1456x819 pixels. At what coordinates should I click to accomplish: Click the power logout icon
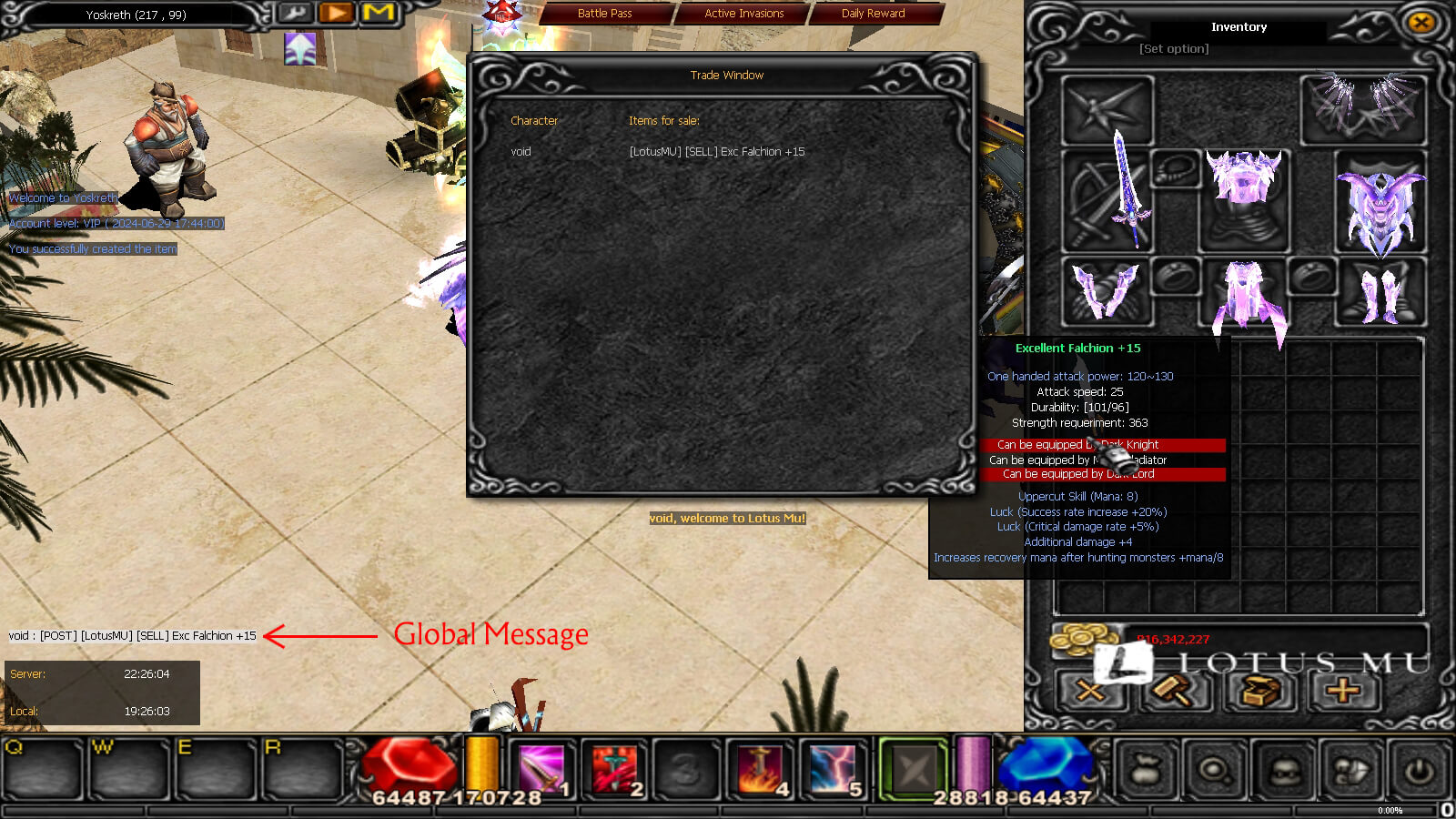pos(1420,769)
